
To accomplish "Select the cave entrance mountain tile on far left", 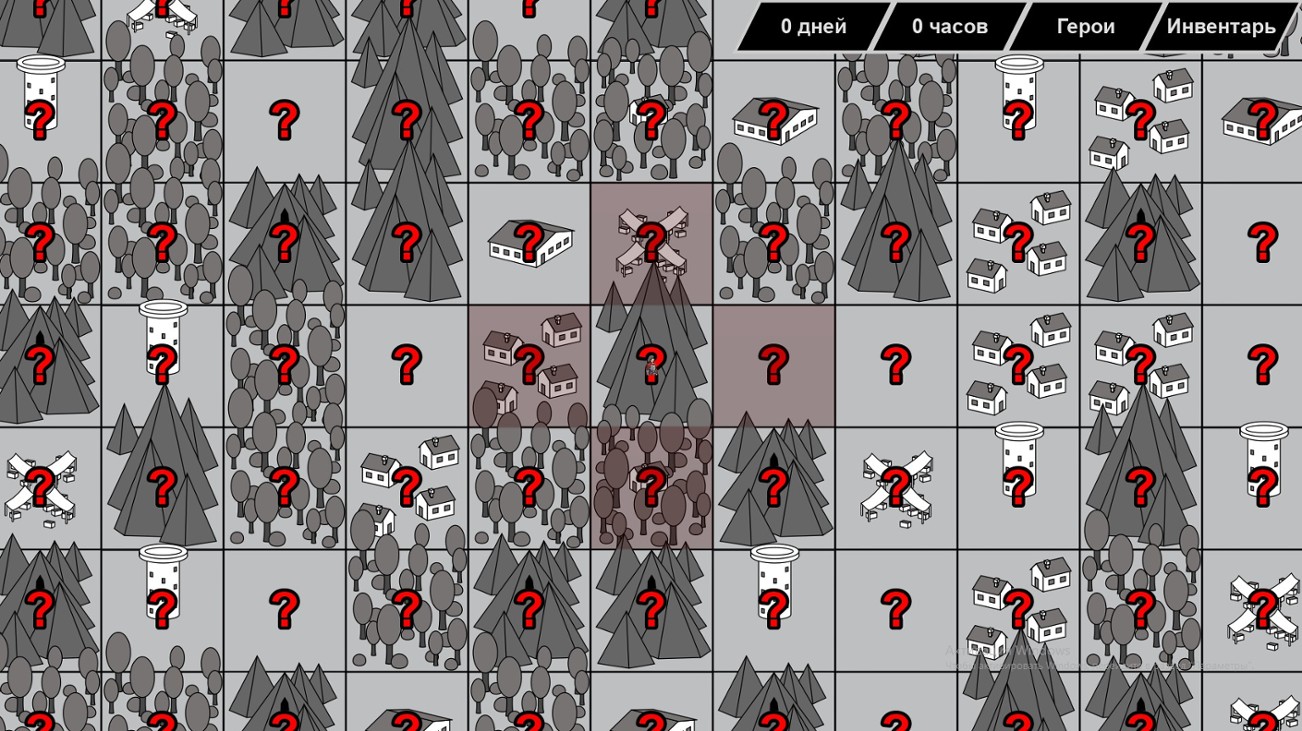I will [x=40, y=360].
